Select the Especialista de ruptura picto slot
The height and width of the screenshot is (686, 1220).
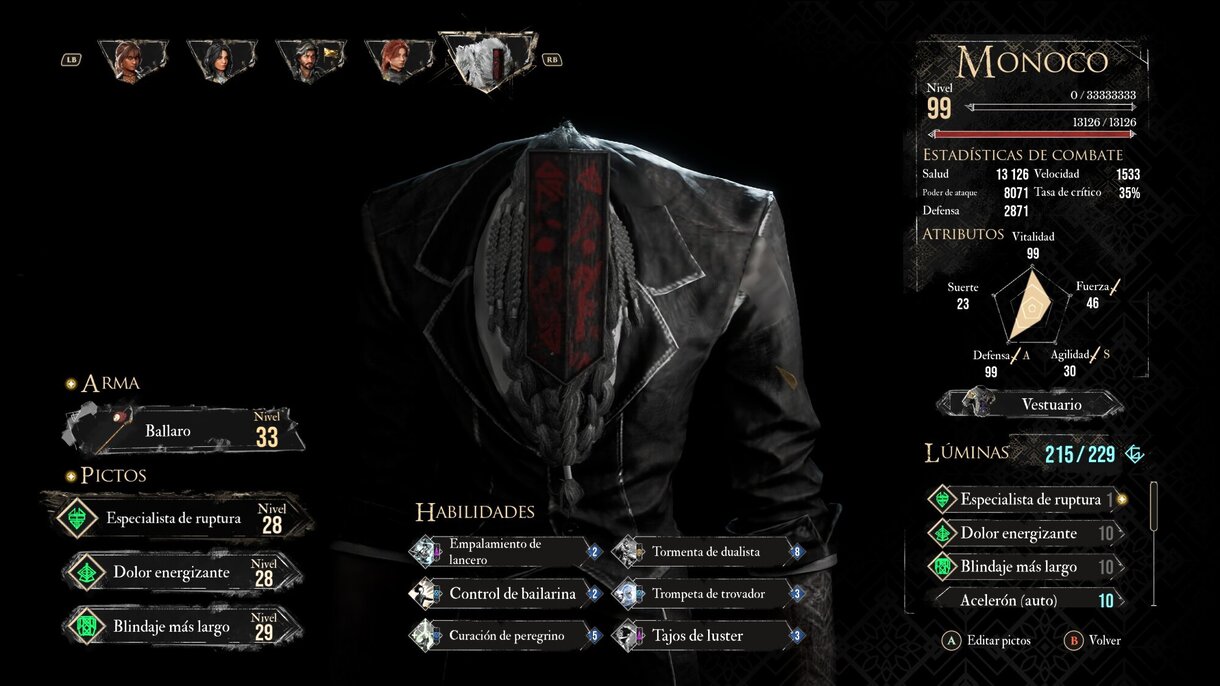(x=175, y=518)
